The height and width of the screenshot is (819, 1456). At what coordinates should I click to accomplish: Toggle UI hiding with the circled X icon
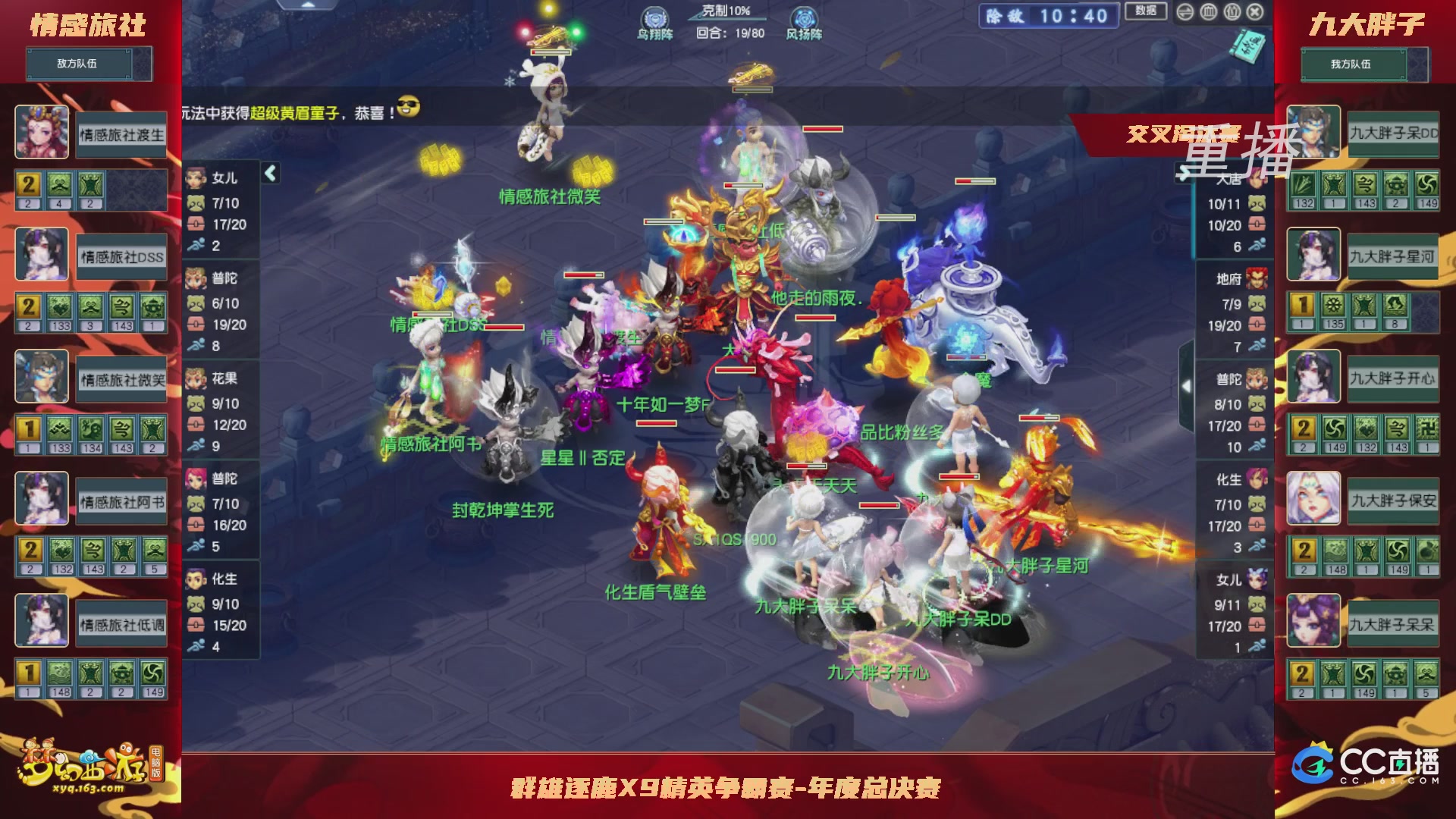1255,11
